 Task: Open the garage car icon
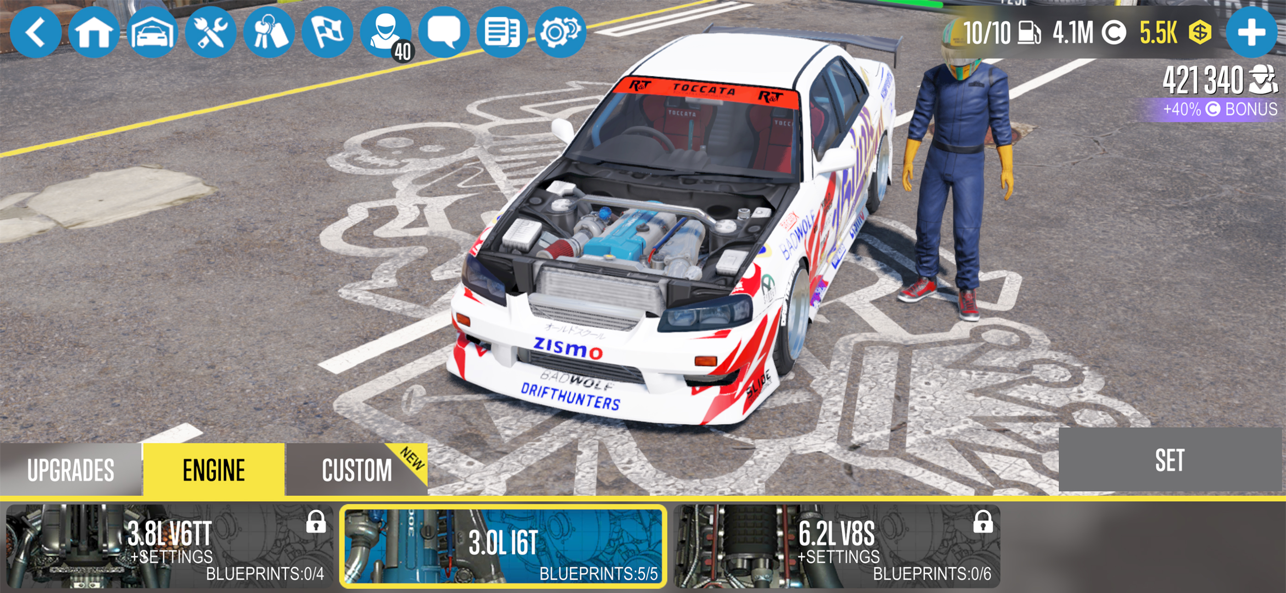(153, 32)
